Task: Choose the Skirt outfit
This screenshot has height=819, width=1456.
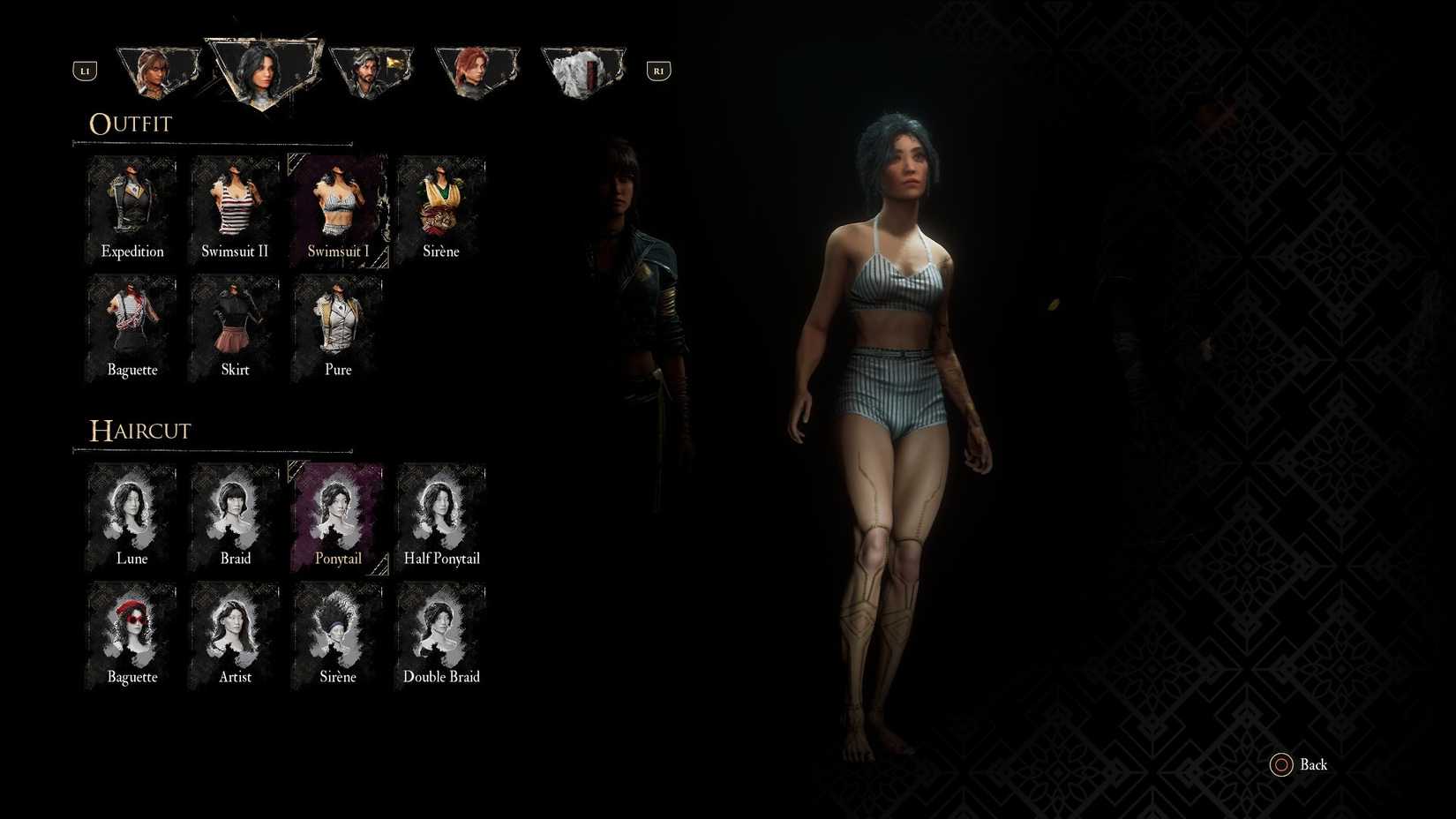Action: click(235, 327)
